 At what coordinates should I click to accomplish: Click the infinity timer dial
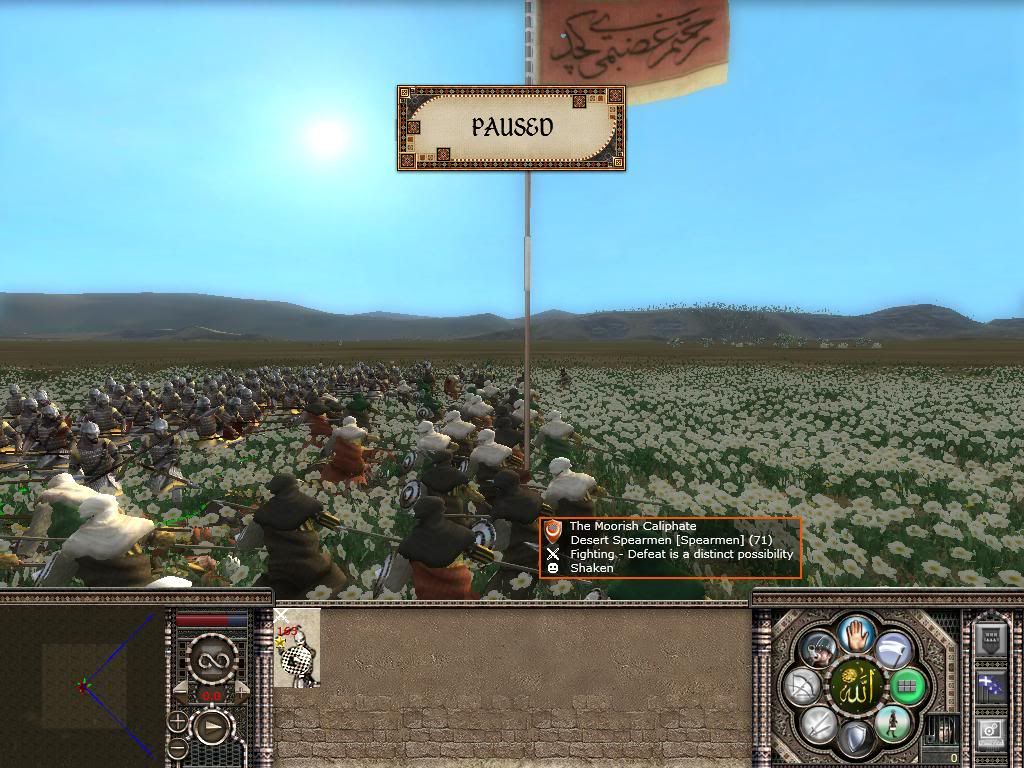click(212, 658)
